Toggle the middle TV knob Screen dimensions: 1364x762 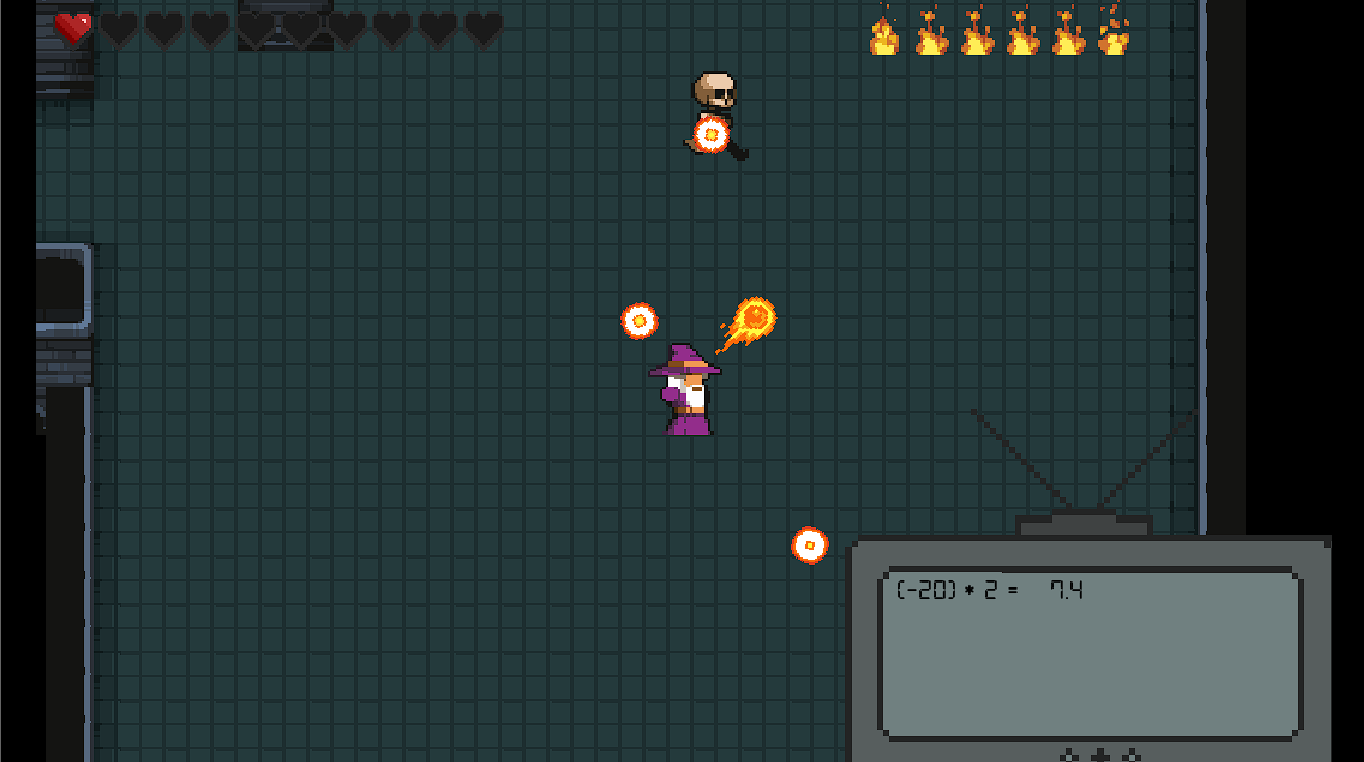coord(1099,756)
